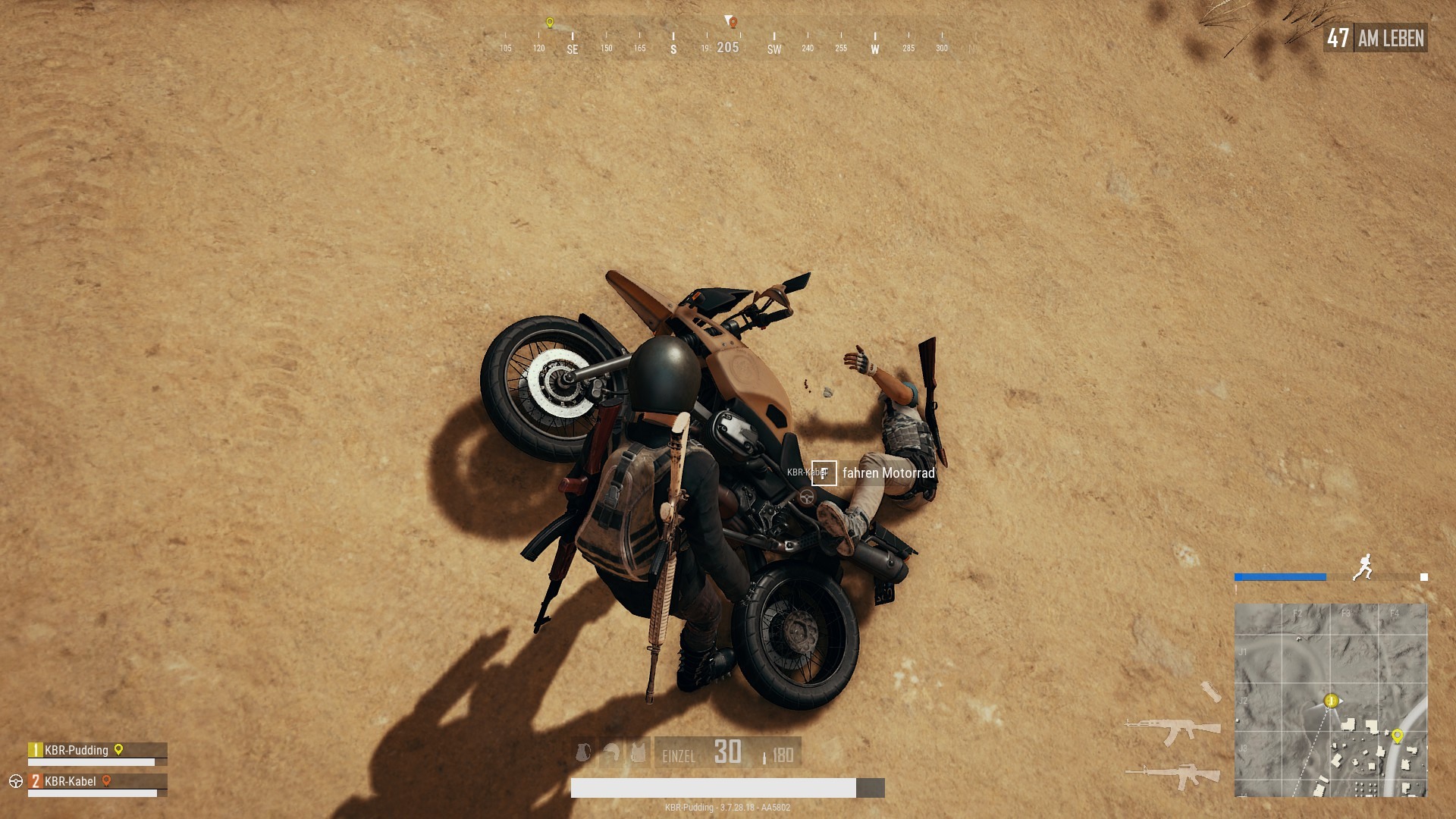Image resolution: width=1456 pixels, height=819 pixels.
Task: Select teammate KBR-Kabel in squad list
Action: click(x=71, y=782)
